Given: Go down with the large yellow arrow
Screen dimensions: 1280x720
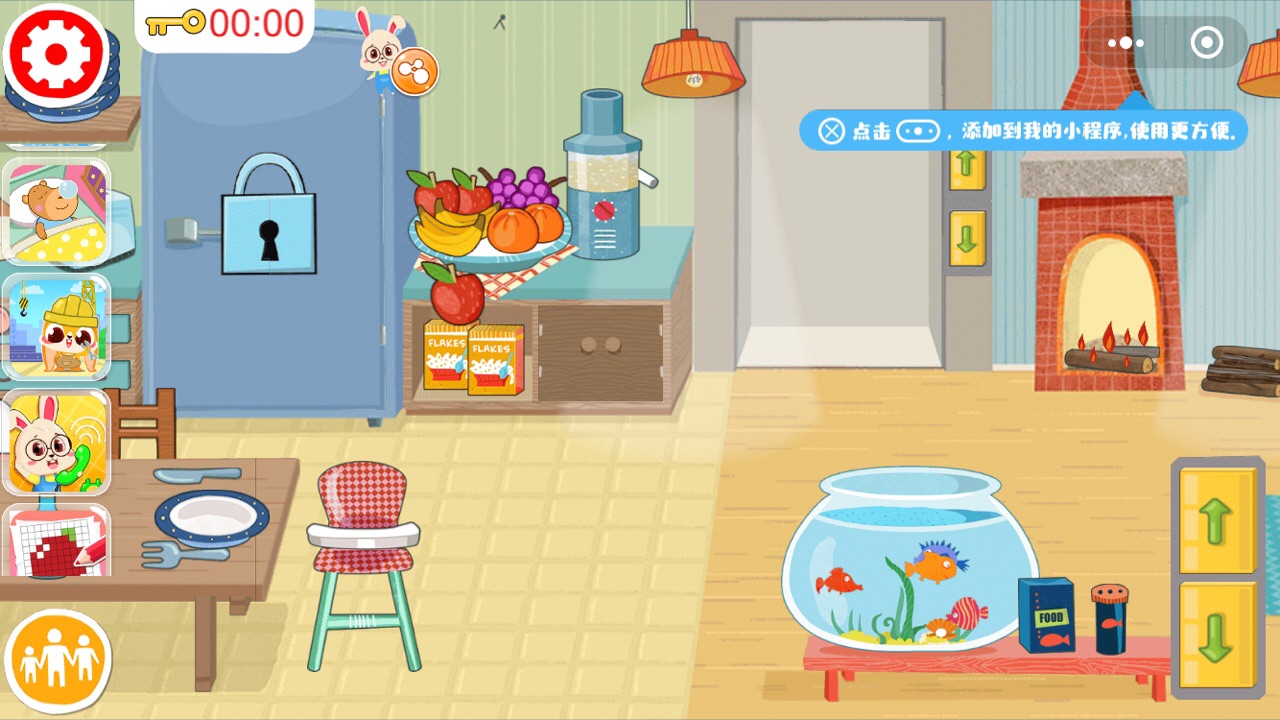Looking at the screenshot, I should pyautogui.click(x=1217, y=636).
